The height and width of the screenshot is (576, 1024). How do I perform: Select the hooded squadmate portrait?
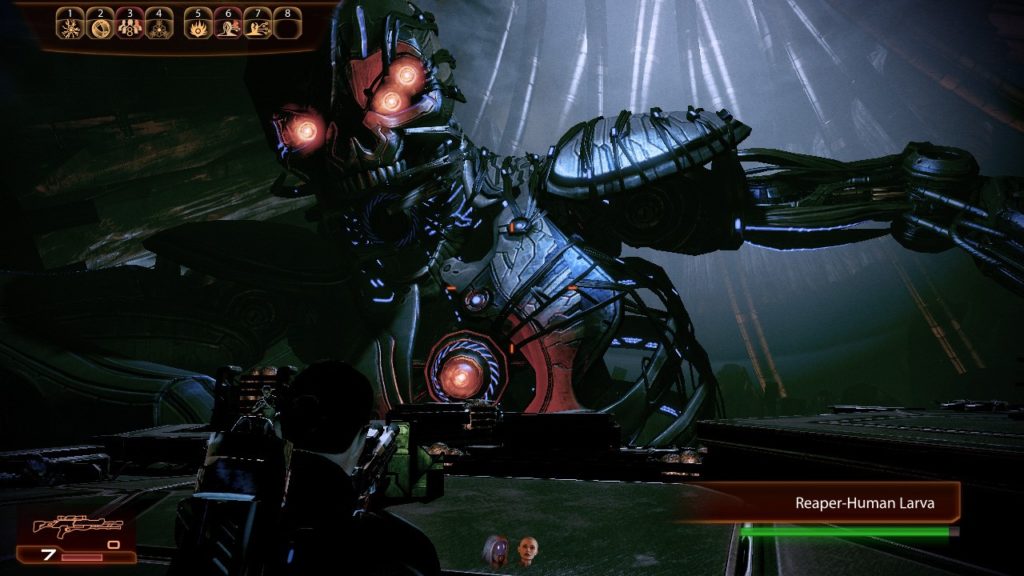[497, 549]
